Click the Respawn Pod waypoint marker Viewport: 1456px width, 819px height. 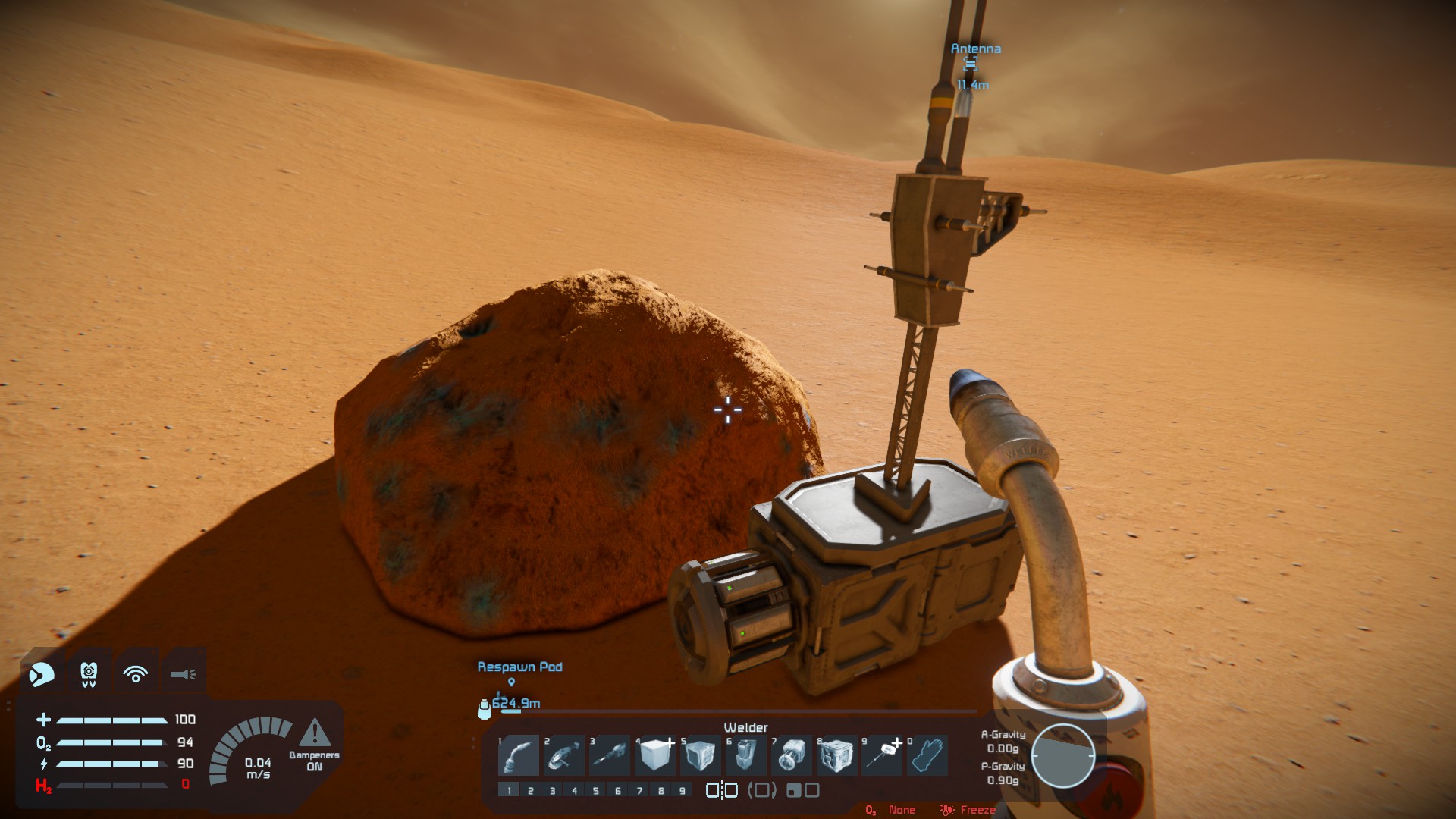click(511, 682)
